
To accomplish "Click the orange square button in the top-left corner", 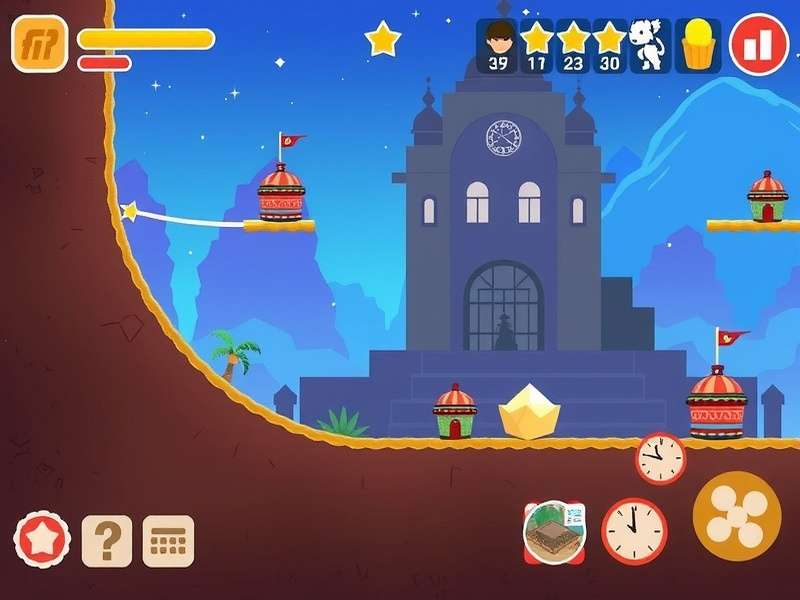I will [39, 44].
